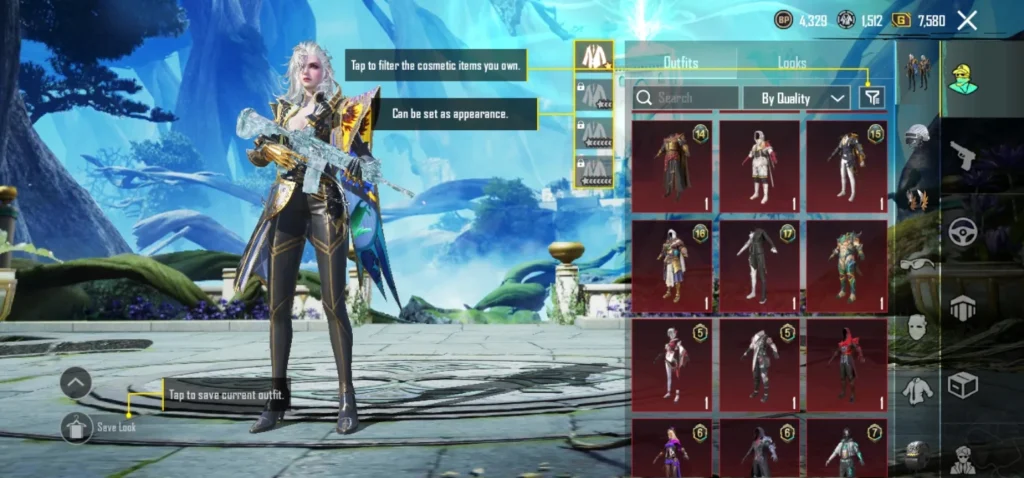
Task: Show the glasses accessory category
Action: [x=918, y=264]
